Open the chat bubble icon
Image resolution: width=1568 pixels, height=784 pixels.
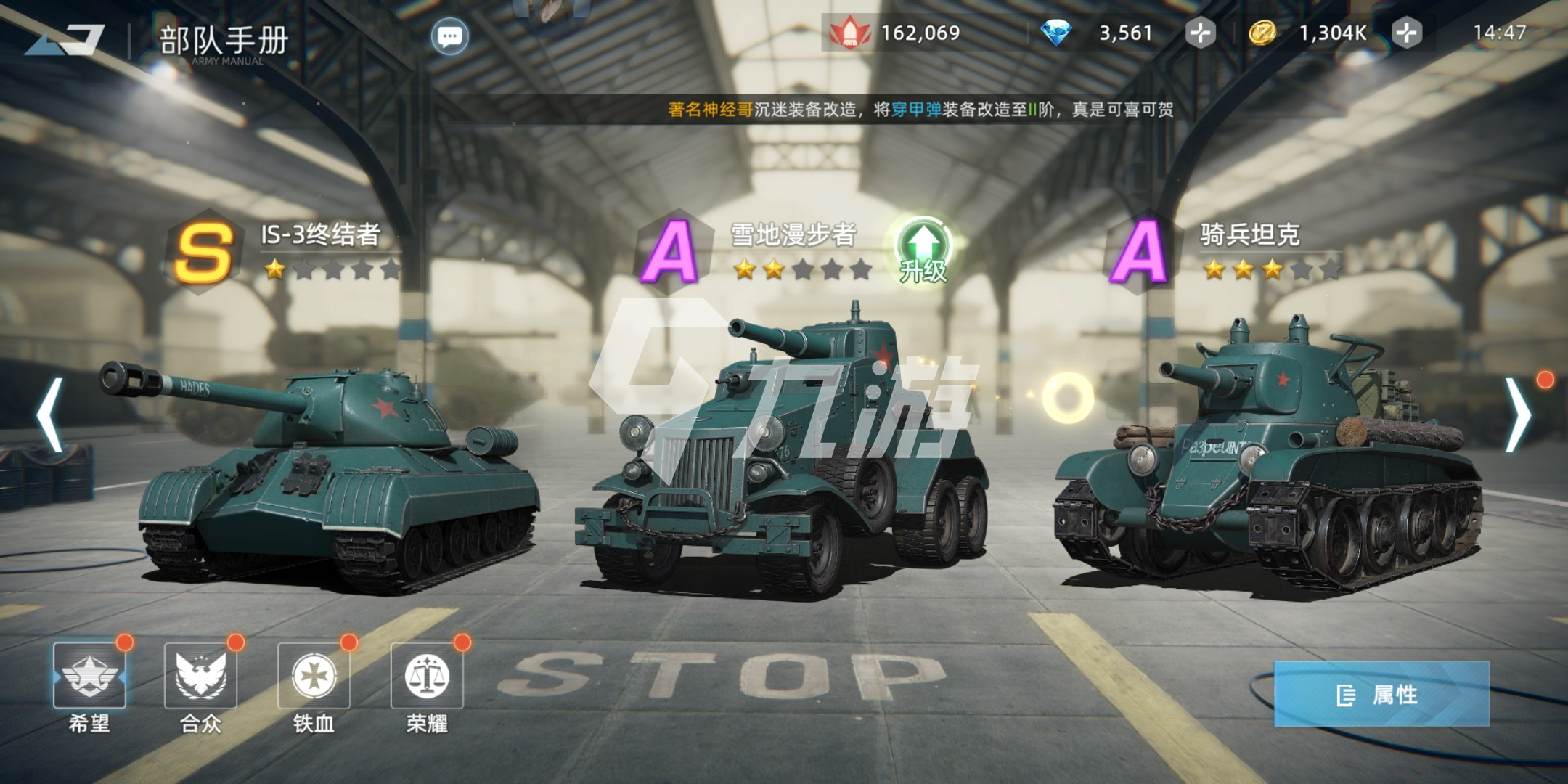pyautogui.click(x=449, y=36)
